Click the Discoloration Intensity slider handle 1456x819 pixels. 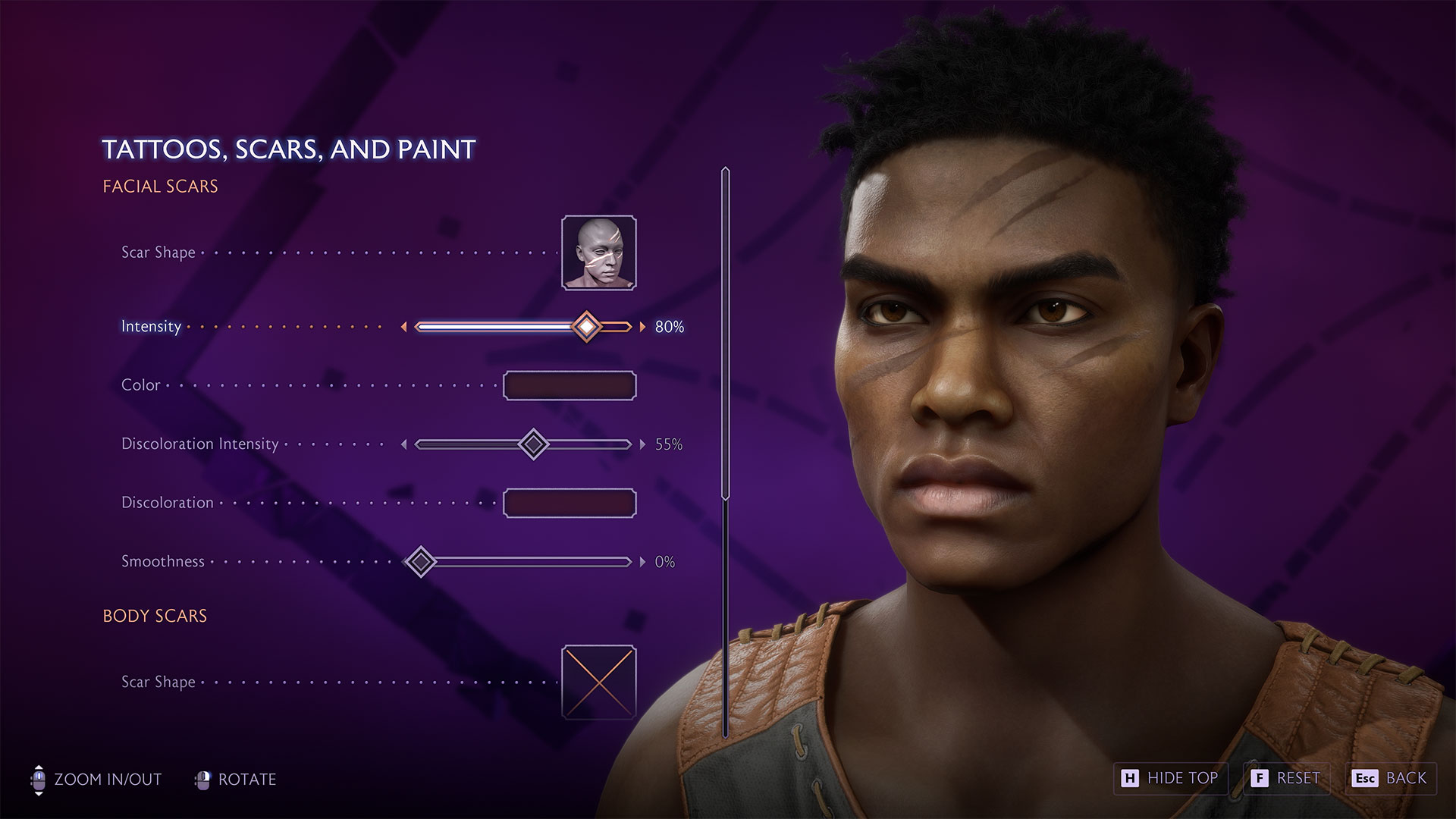533,445
